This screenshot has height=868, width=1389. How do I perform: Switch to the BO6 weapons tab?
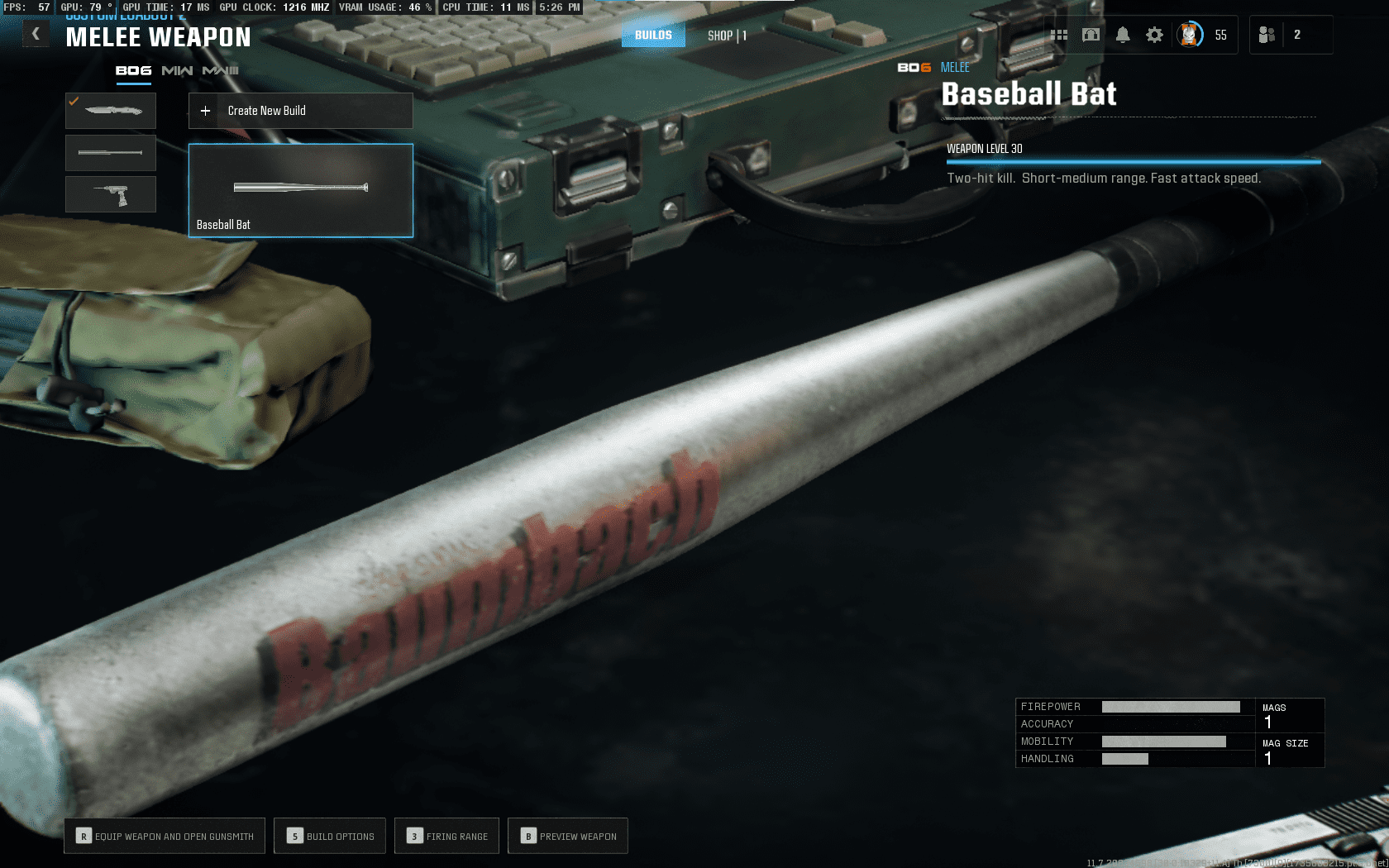[133, 71]
